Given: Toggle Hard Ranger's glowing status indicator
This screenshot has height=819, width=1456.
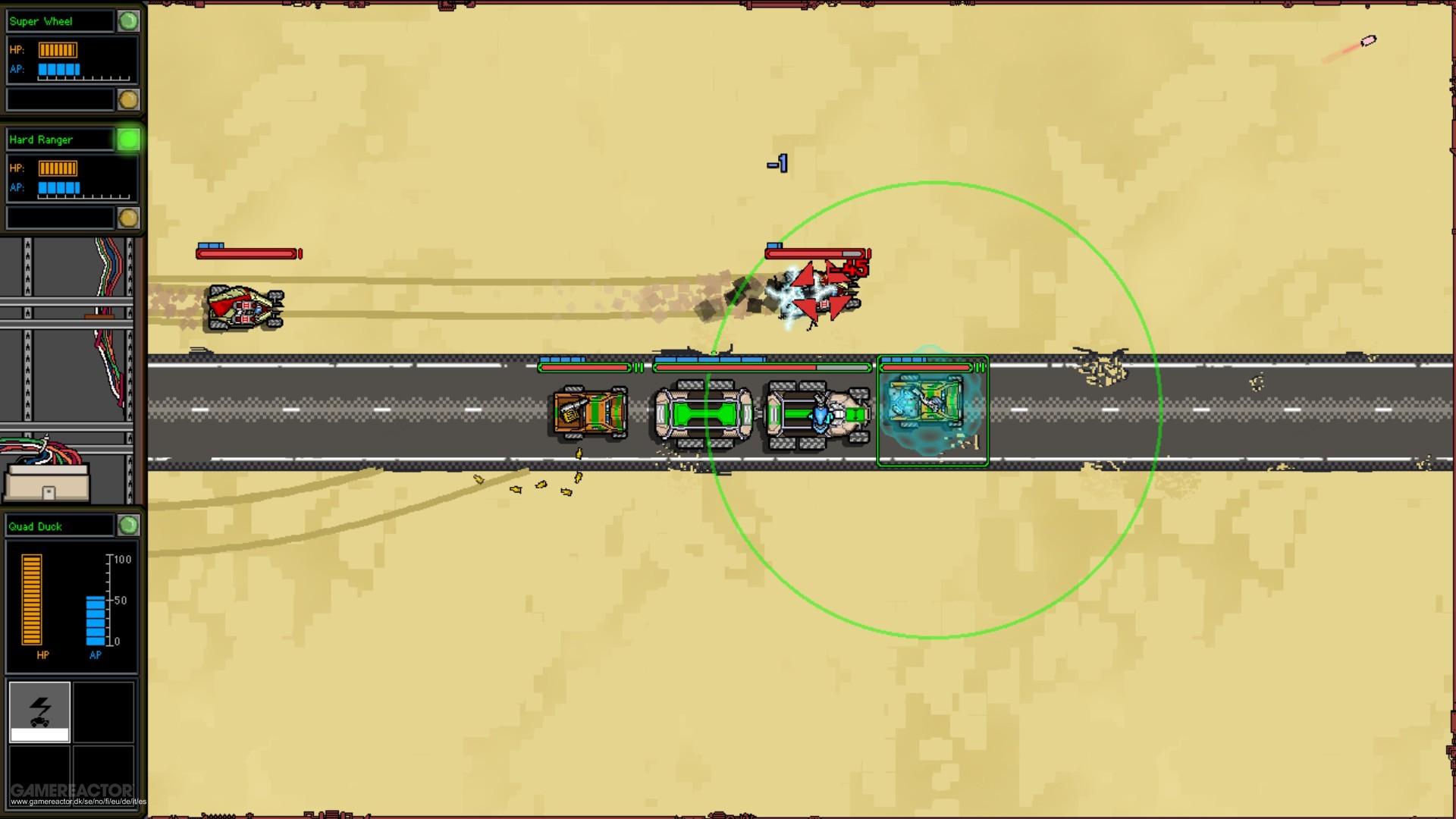Looking at the screenshot, I should [128, 140].
